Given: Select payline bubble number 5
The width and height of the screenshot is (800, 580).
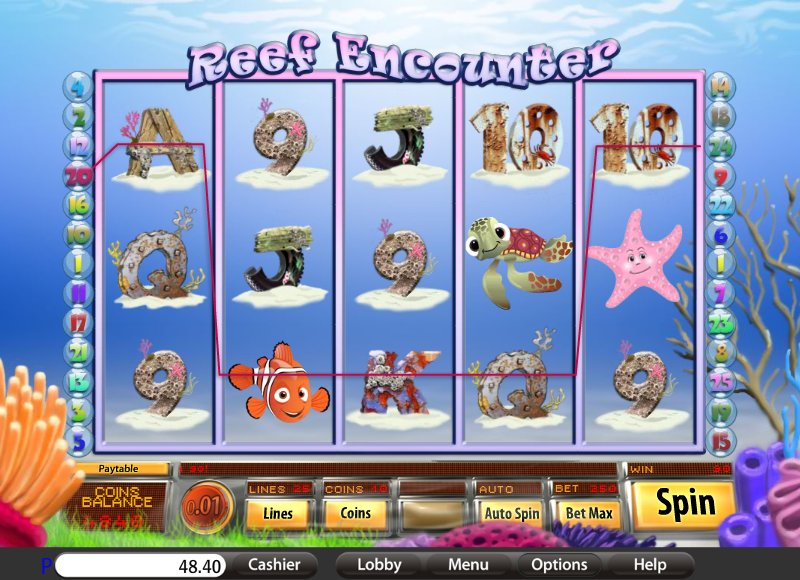Looking at the screenshot, I should pyautogui.click(x=78, y=439).
